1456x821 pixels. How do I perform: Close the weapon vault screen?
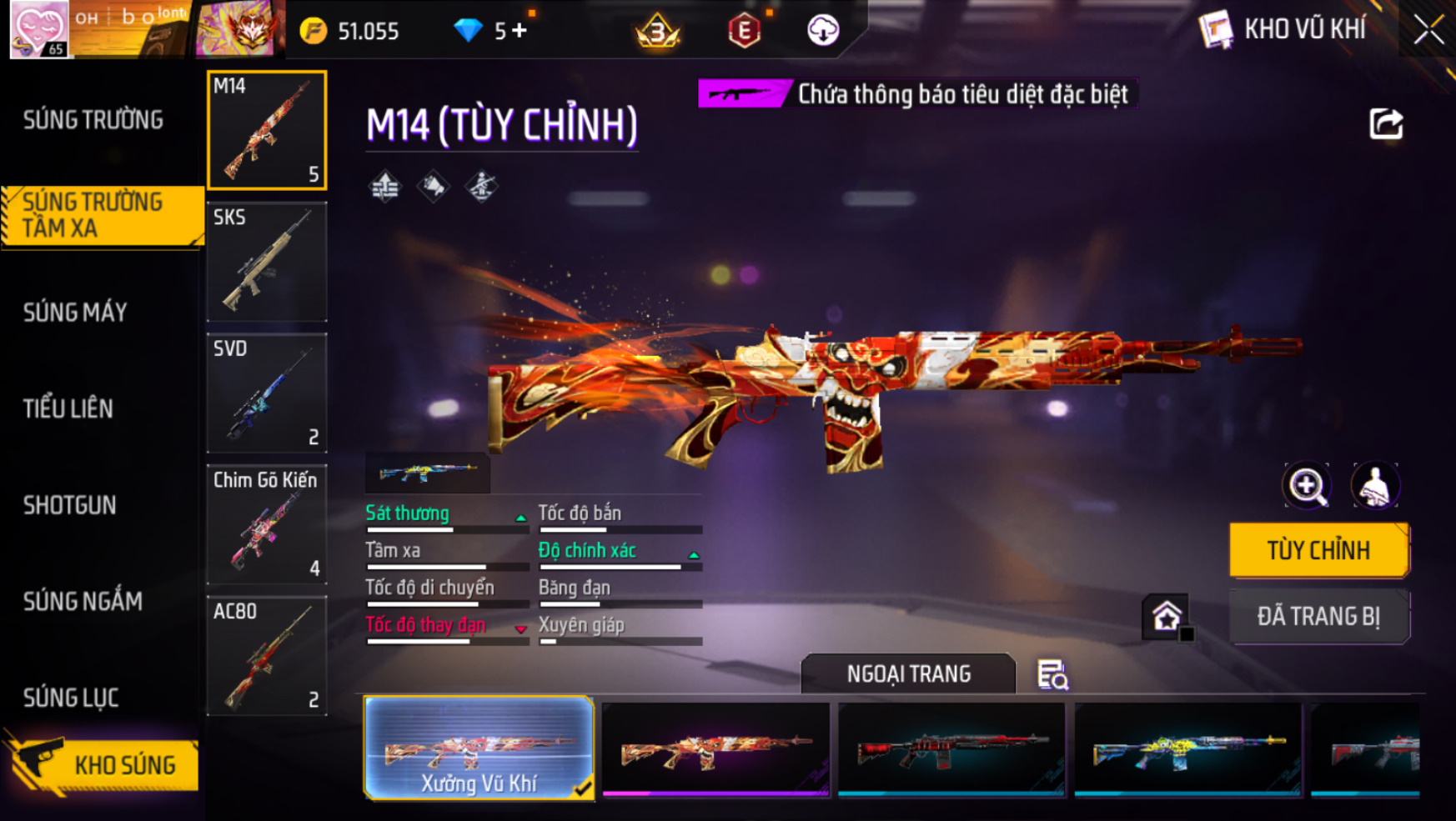pyautogui.click(x=1428, y=31)
